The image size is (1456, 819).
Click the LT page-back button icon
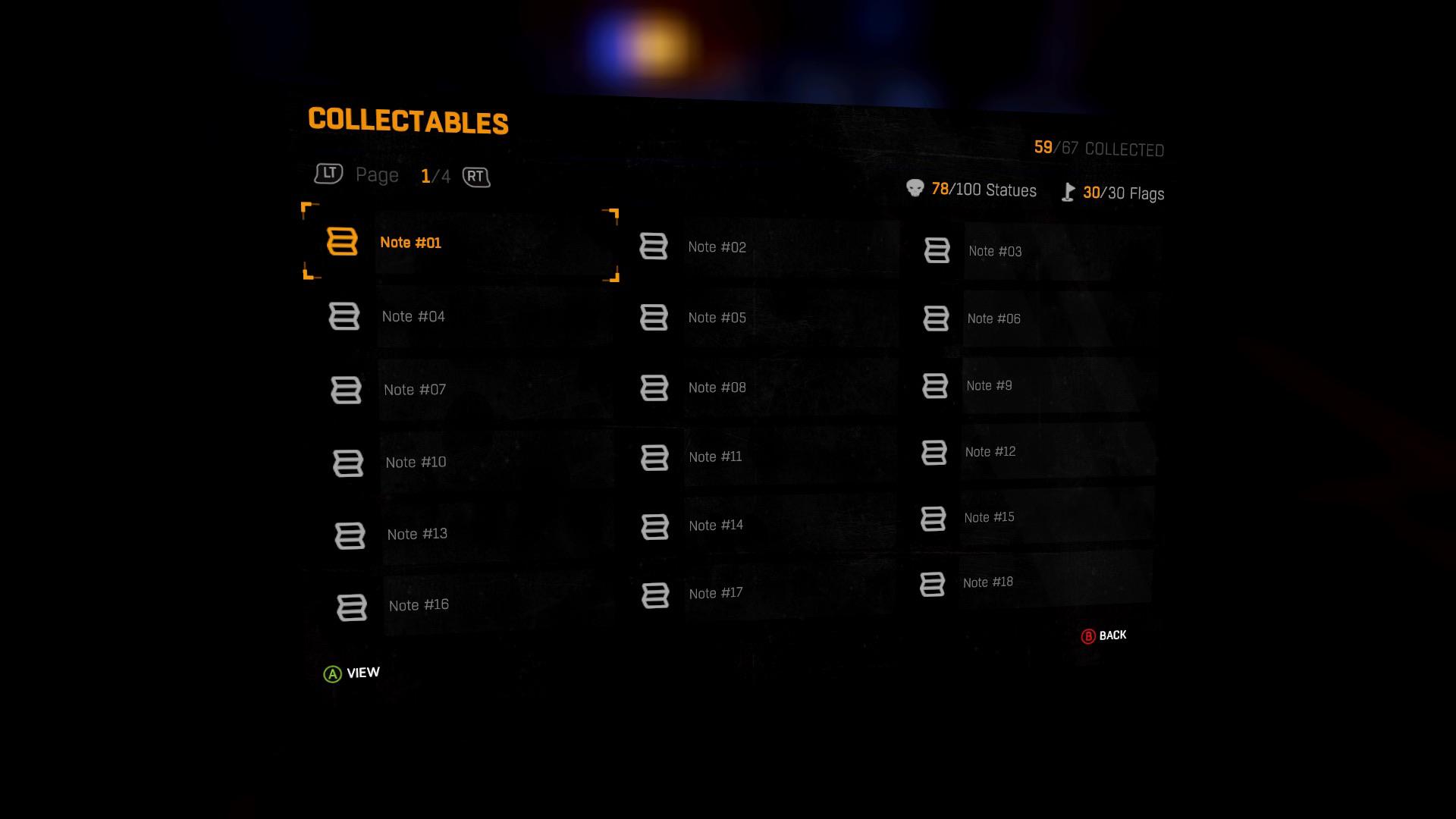pyautogui.click(x=327, y=174)
